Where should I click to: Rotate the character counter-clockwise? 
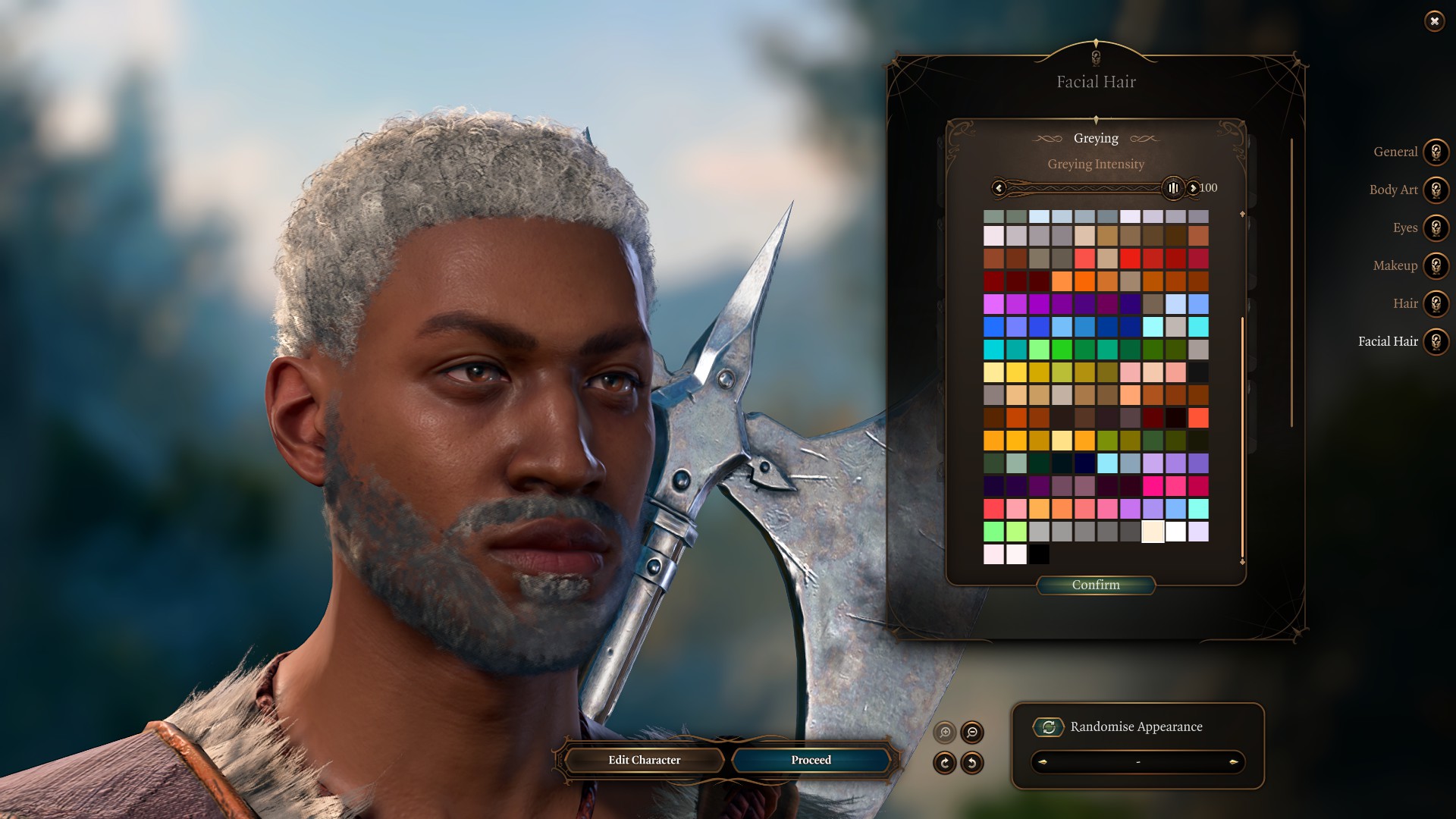[971, 762]
